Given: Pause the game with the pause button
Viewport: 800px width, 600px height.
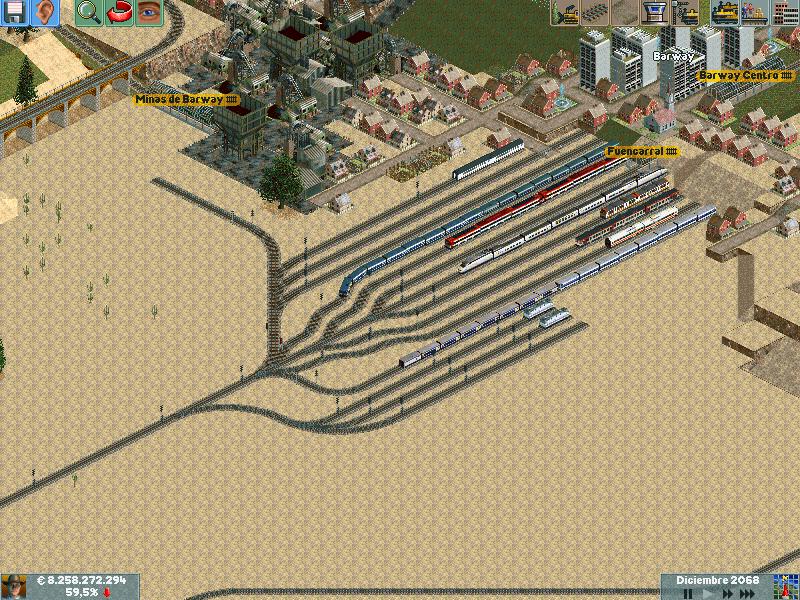Looking at the screenshot, I should 688,594.
